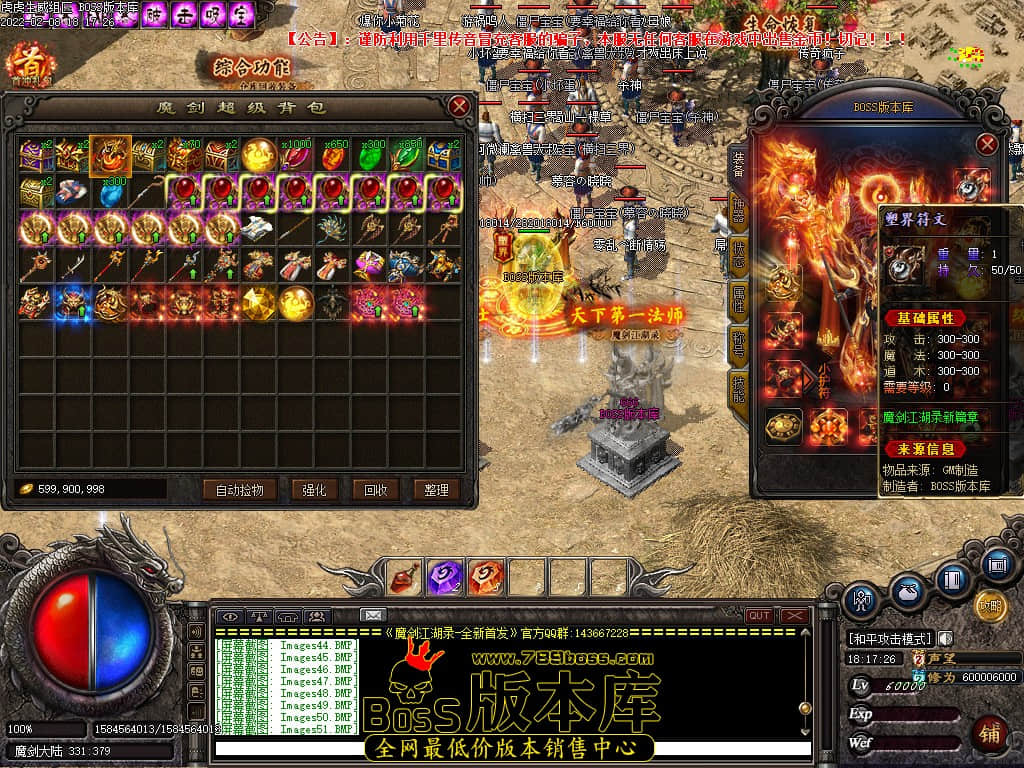Screen dimensions: 1024x768
Task: Select the yellow diamond gem in the bag
Action: pyautogui.click(x=259, y=302)
